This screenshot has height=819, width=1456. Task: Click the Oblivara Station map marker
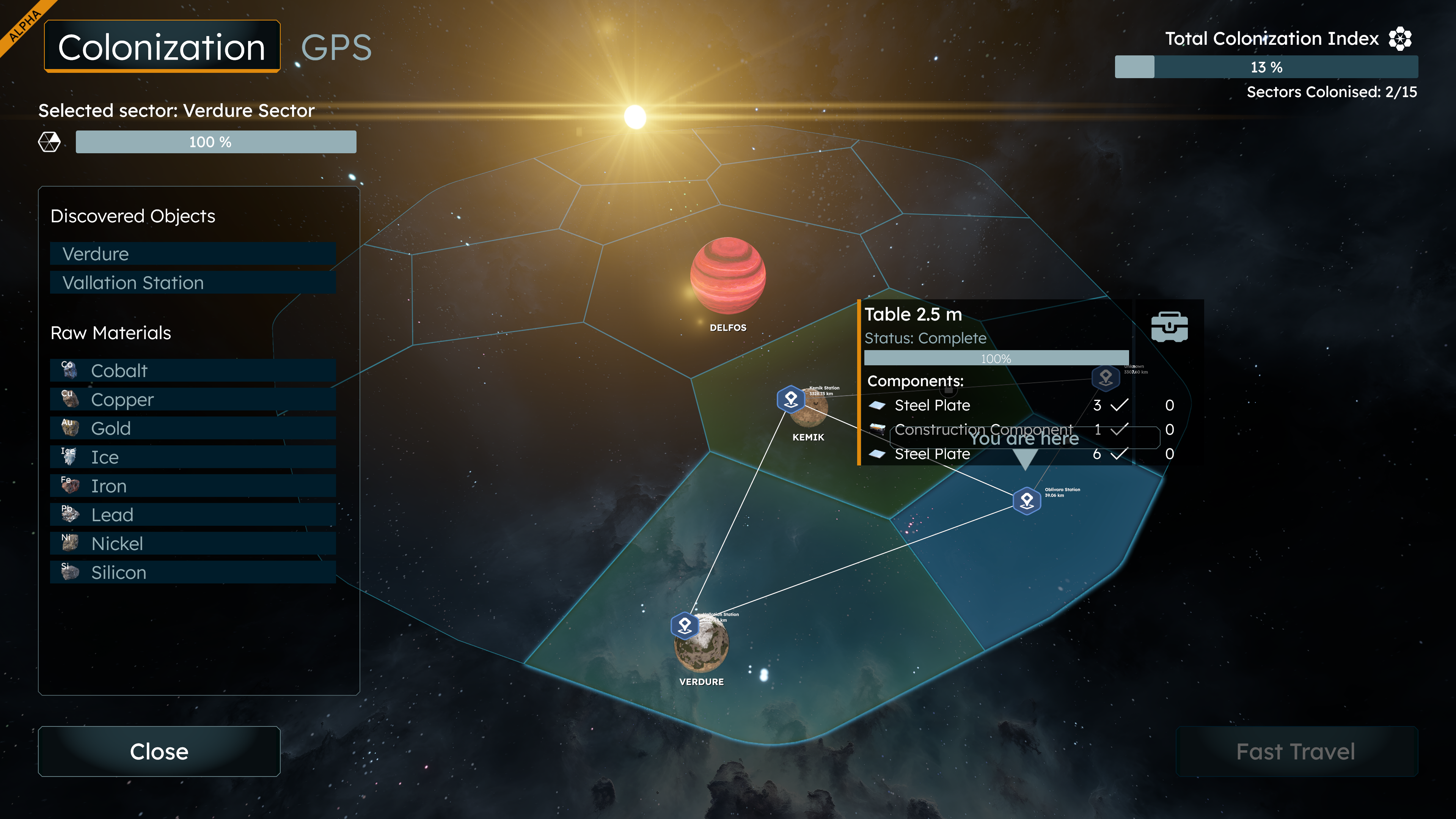point(1026,501)
